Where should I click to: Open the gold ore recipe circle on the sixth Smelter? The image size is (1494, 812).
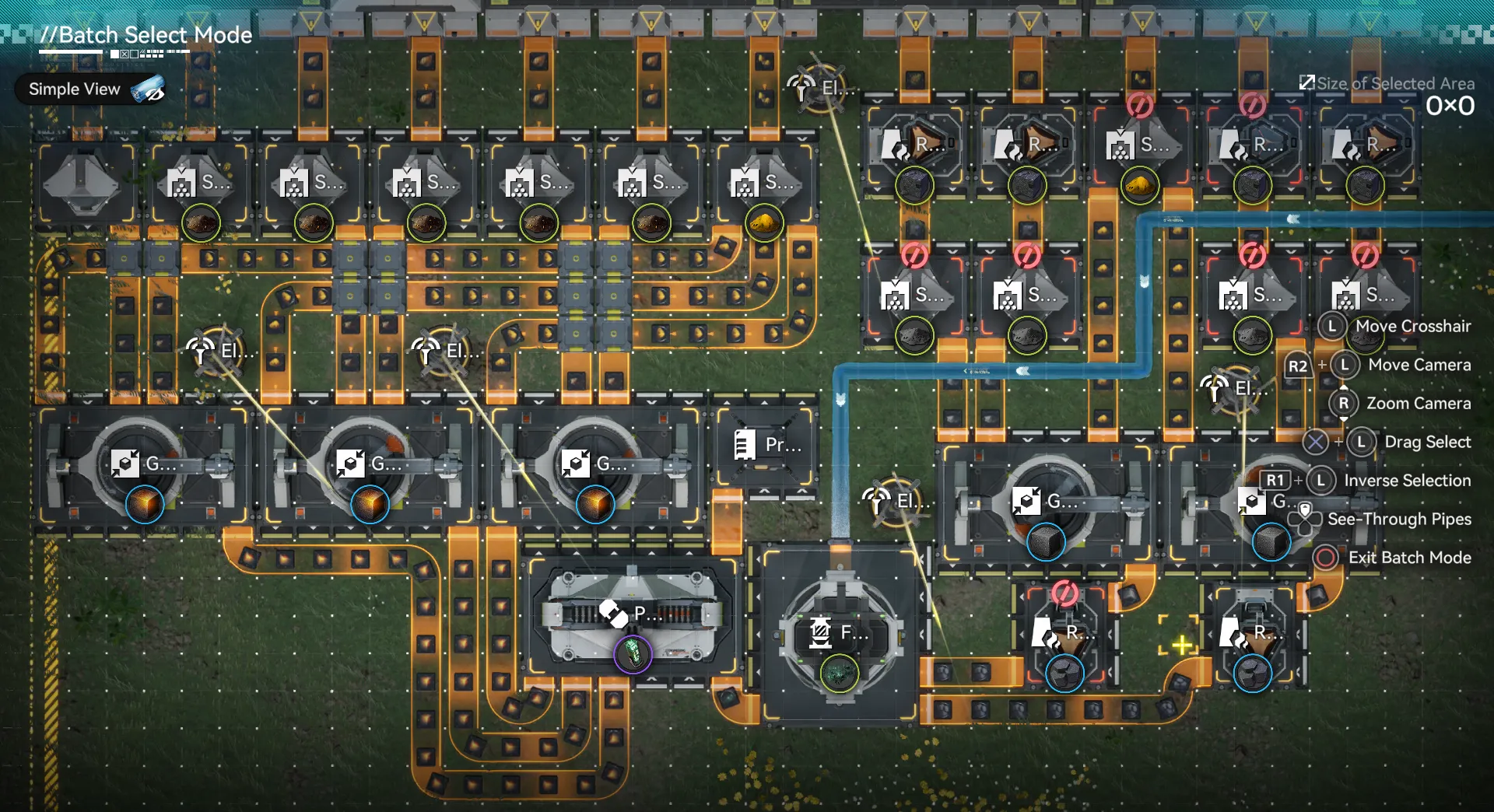tap(765, 222)
